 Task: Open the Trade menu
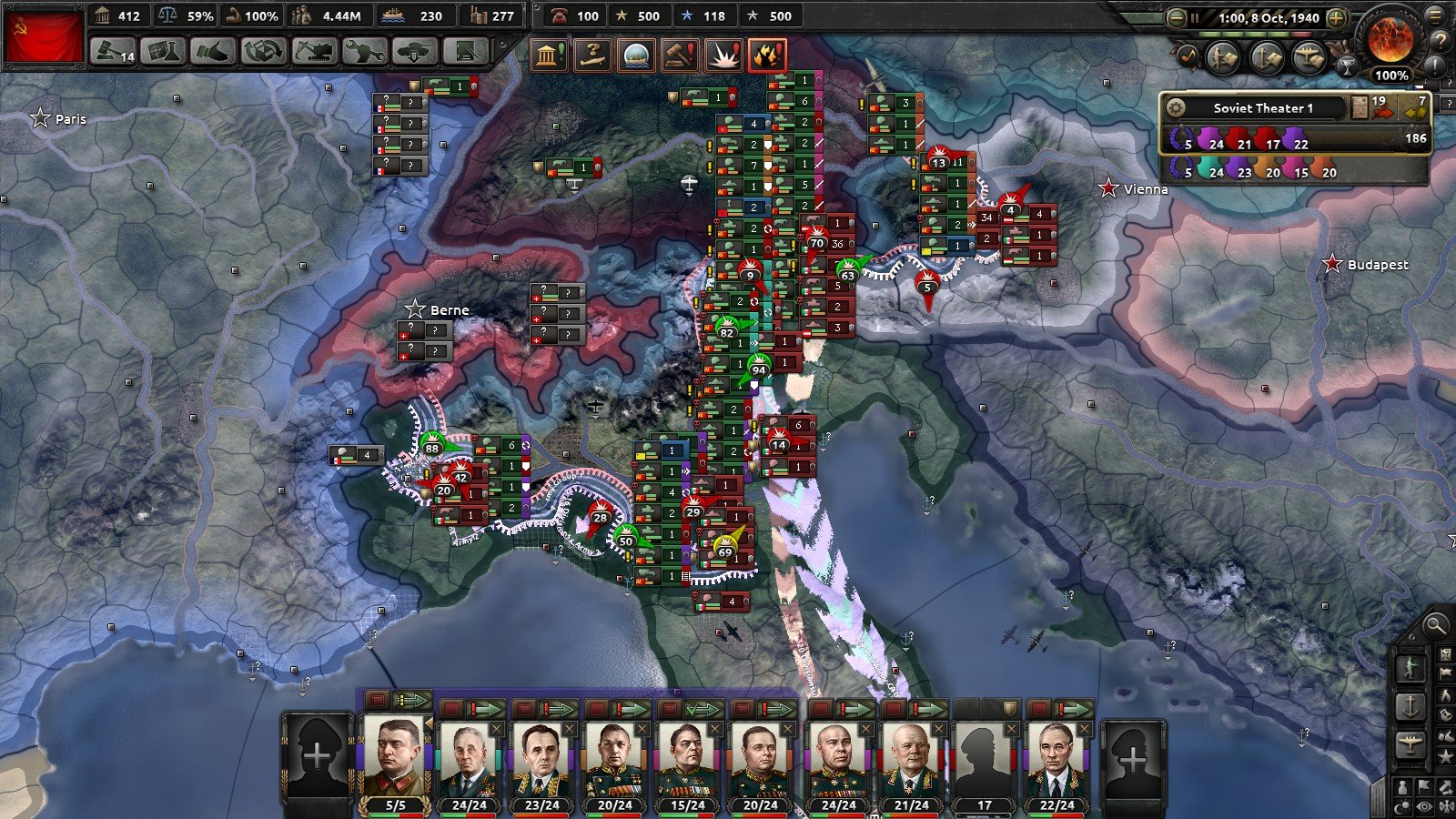263,51
